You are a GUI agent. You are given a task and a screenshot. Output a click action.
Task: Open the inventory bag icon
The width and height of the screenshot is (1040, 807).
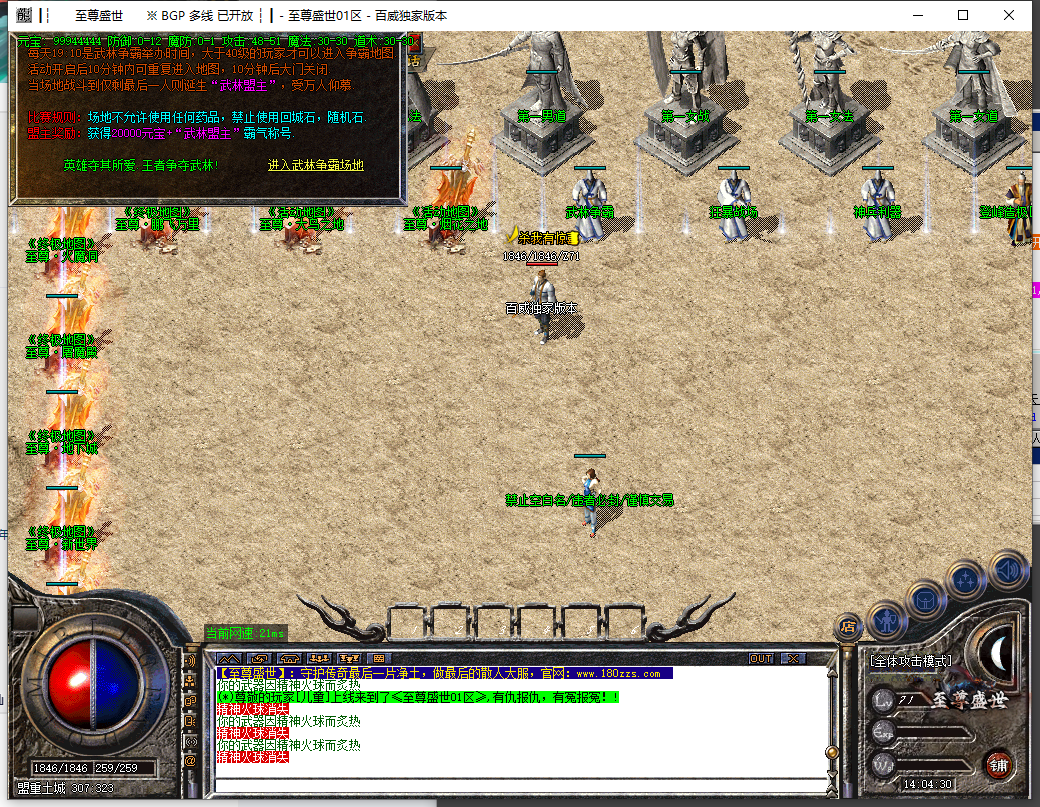(x=926, y=599)
